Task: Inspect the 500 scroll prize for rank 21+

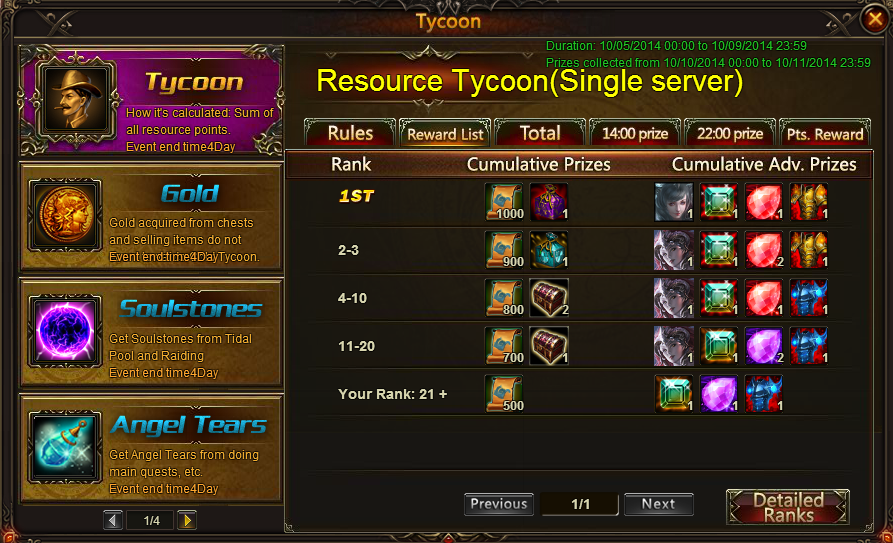Action: [x=504, y=393]
